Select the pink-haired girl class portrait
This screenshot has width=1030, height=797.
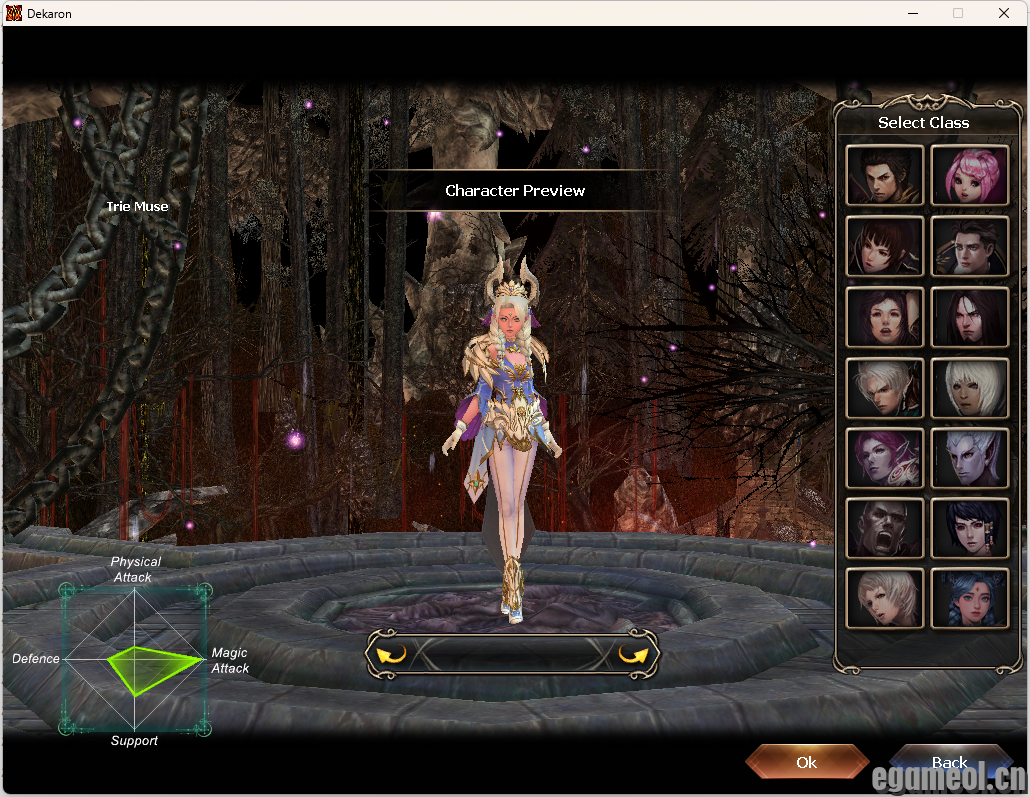[969, 176]
